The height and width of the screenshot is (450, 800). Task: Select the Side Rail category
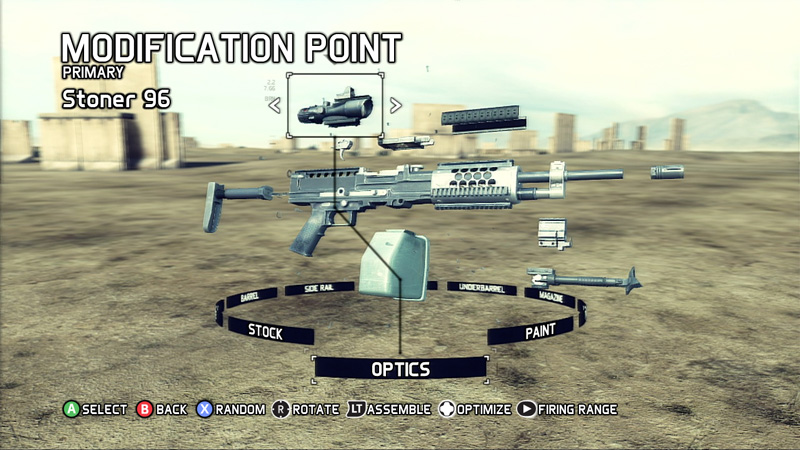pos(319,288)
